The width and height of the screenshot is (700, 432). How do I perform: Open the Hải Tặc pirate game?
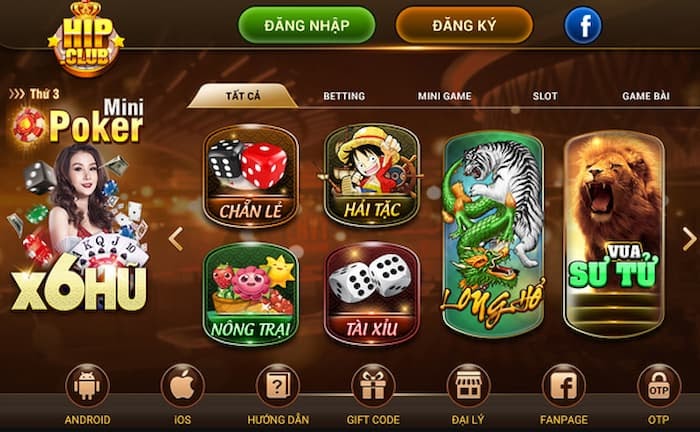coord(371,175)
